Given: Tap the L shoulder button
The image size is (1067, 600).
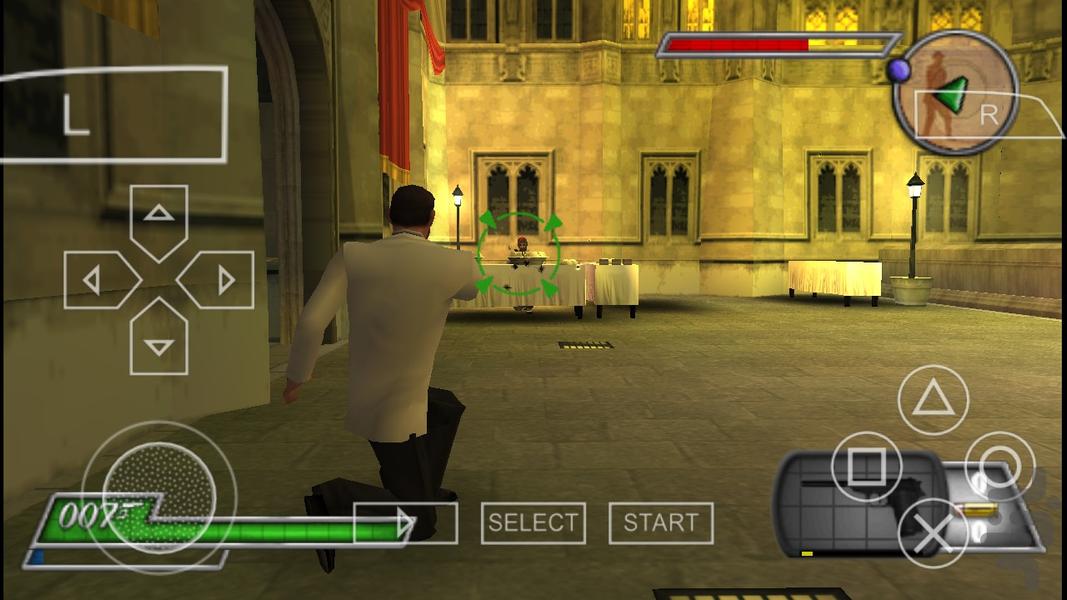Looking at the screenshot, I should click(112, 114).
